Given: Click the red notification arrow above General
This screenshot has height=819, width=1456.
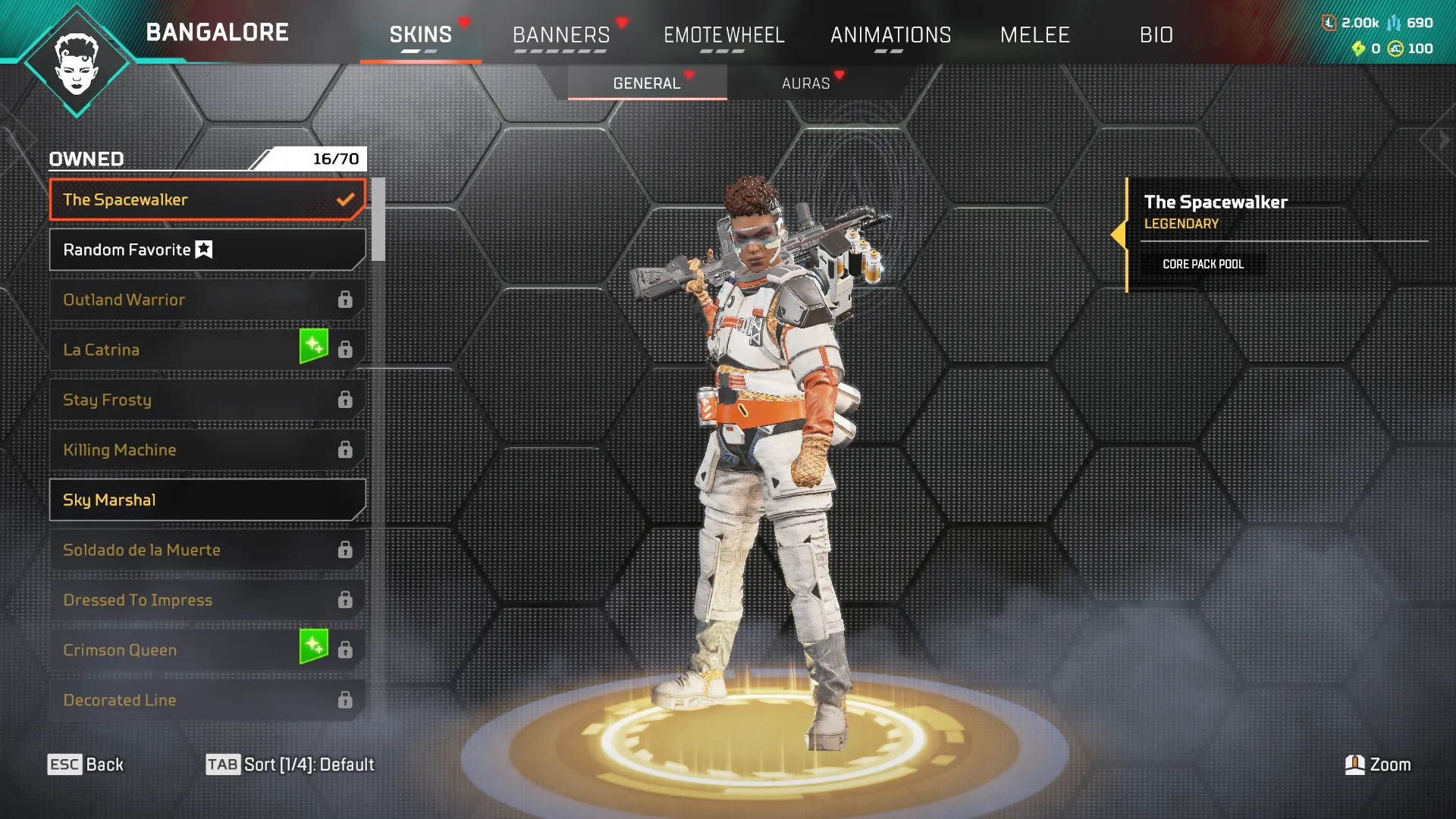Looking at the screenshot, I should click(689, 75).
